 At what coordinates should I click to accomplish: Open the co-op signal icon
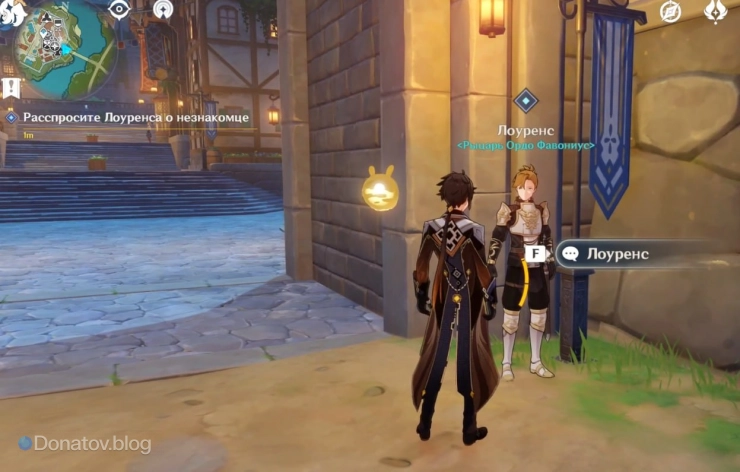pos(163,10)
